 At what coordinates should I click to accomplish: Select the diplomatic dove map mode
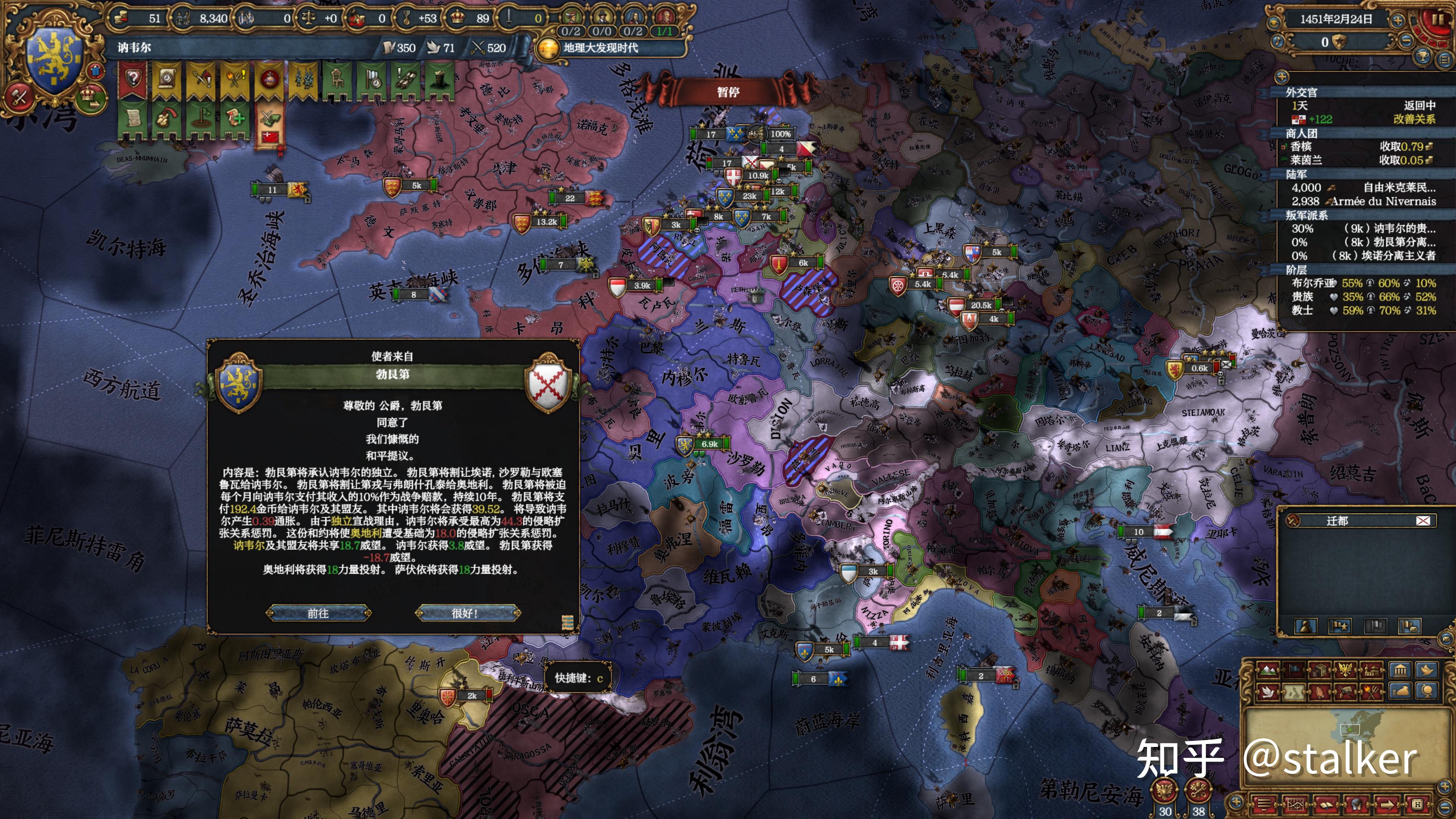click(1268, 691)
